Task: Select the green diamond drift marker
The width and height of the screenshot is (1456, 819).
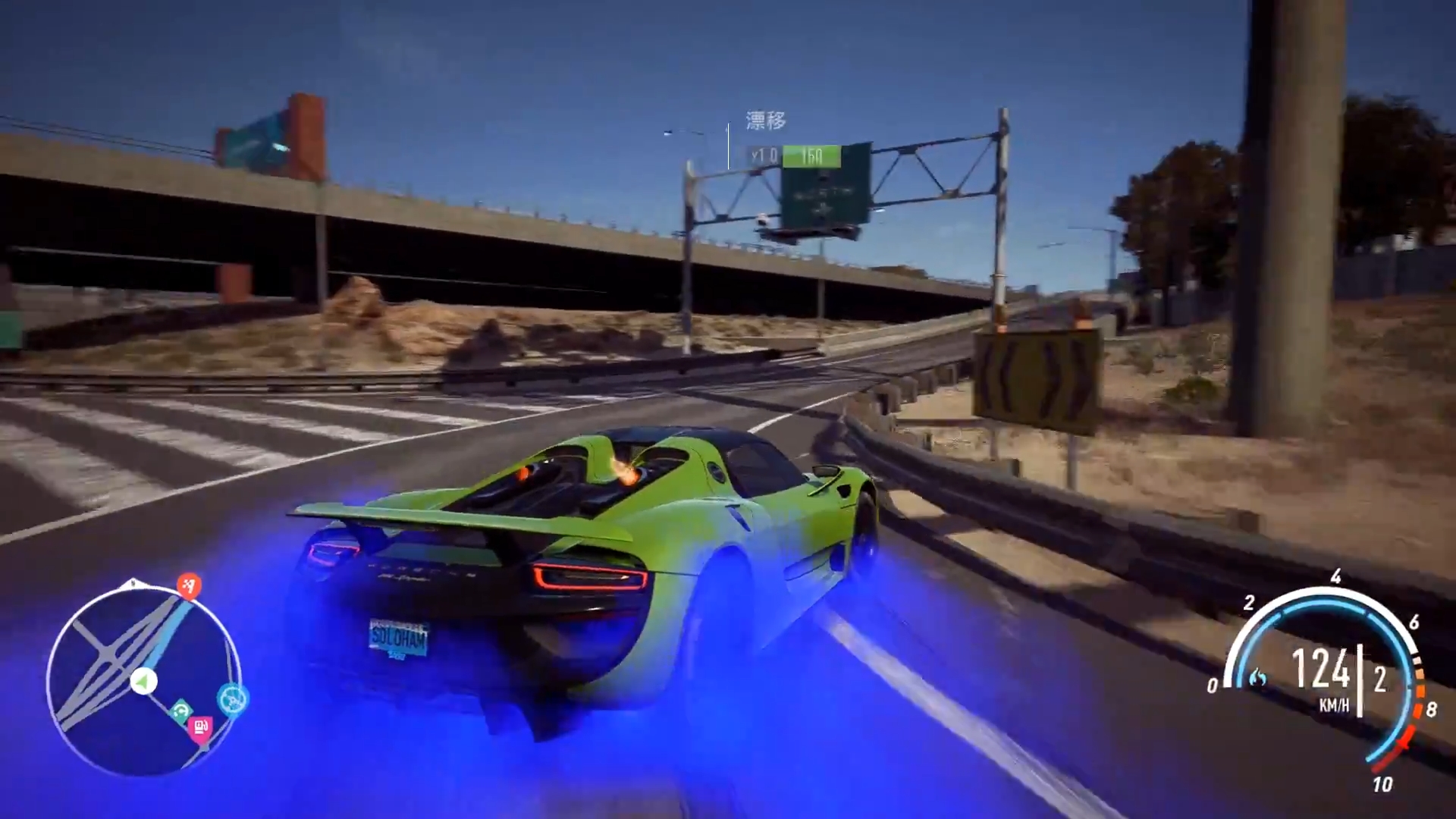Action: click(180, 711)
